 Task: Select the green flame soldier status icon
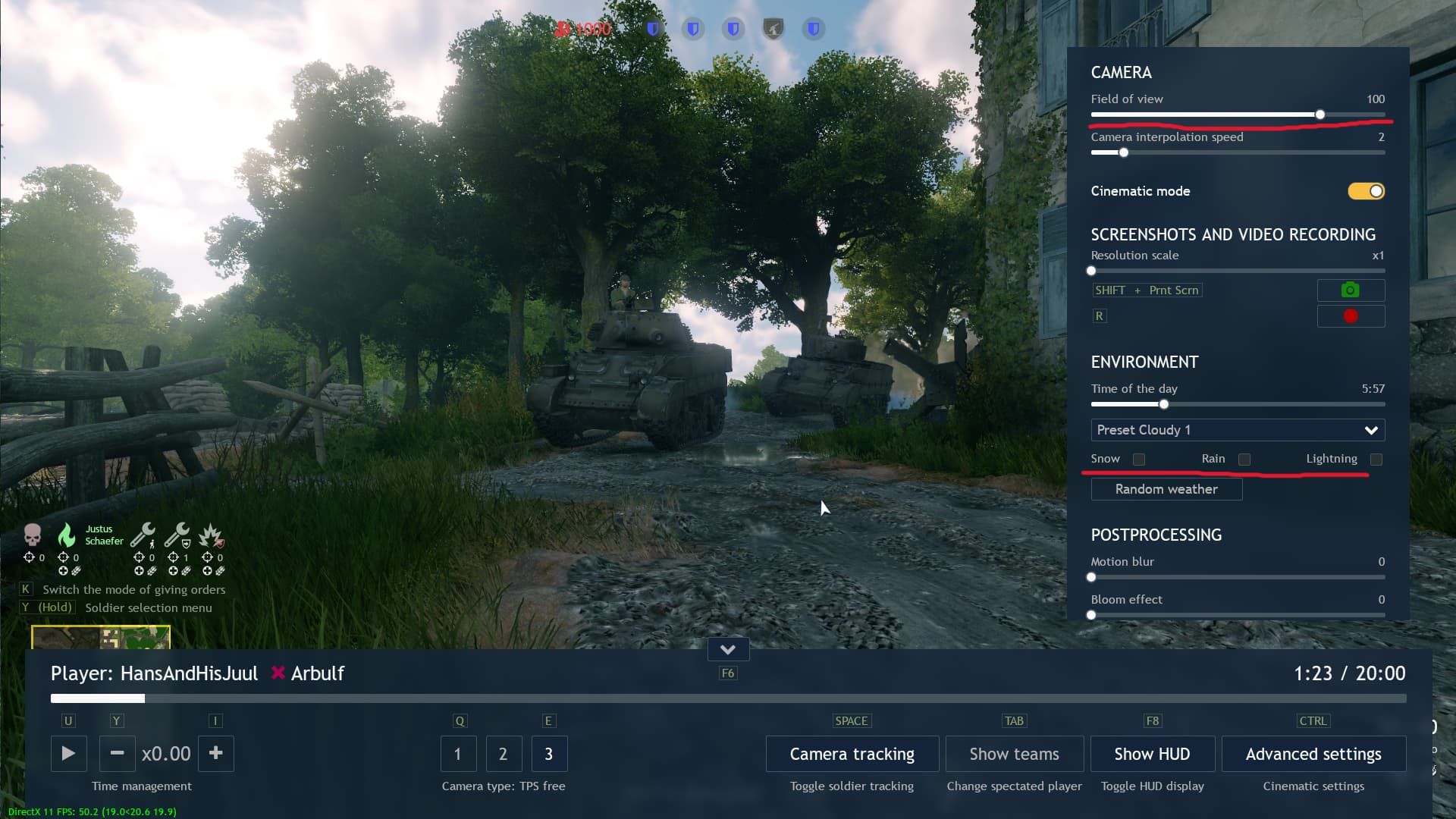point(68,535)
